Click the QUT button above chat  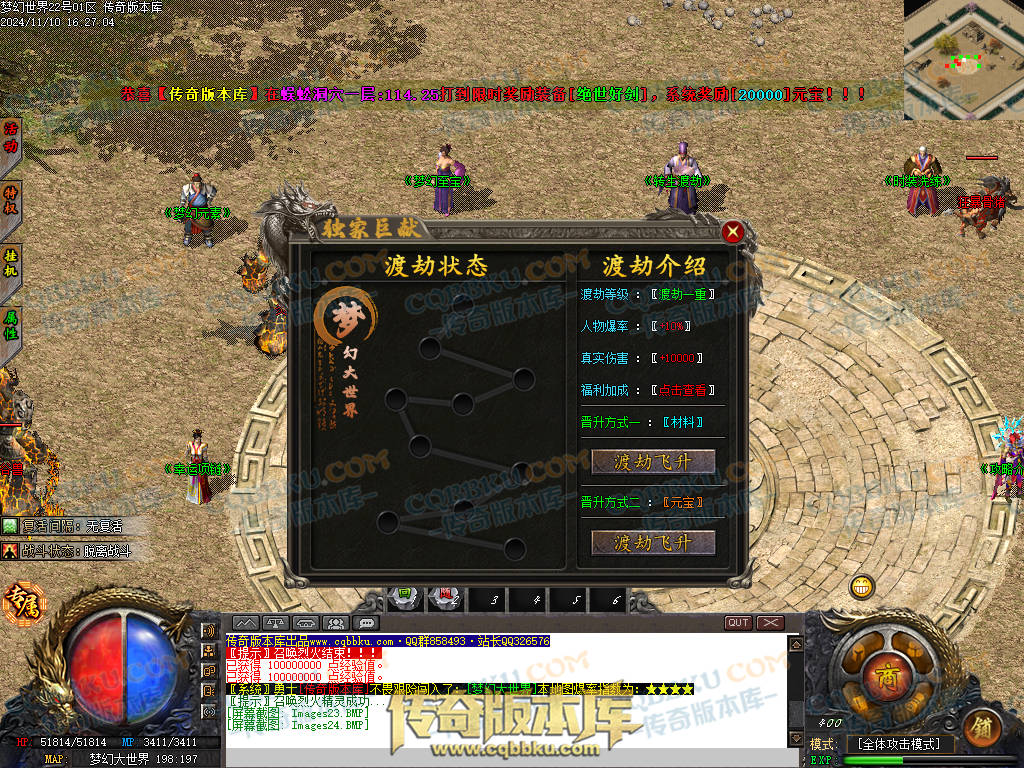click(x=738, y=623)
